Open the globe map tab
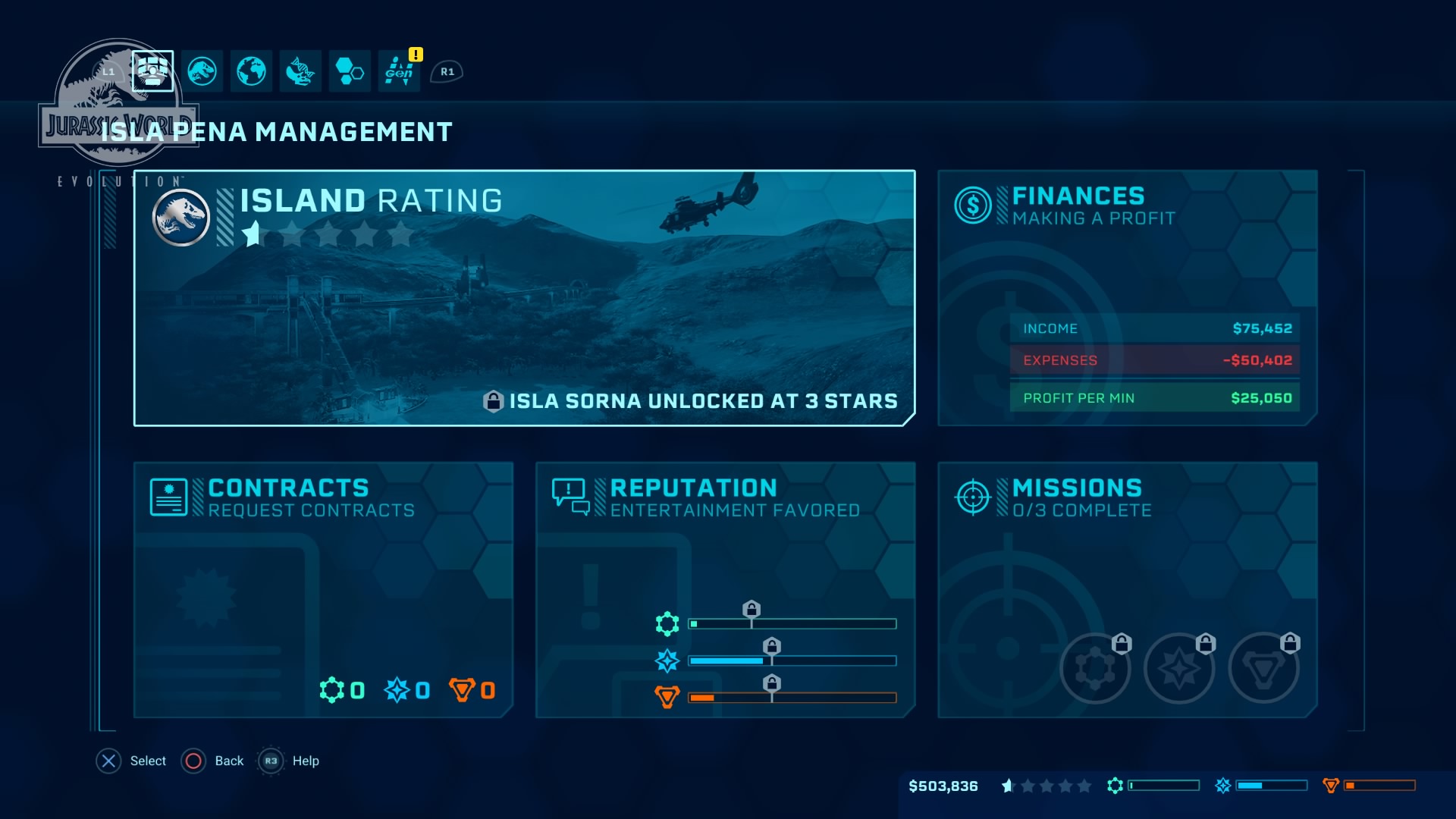This screenshot has width=1456, height=819. [251, 71]
